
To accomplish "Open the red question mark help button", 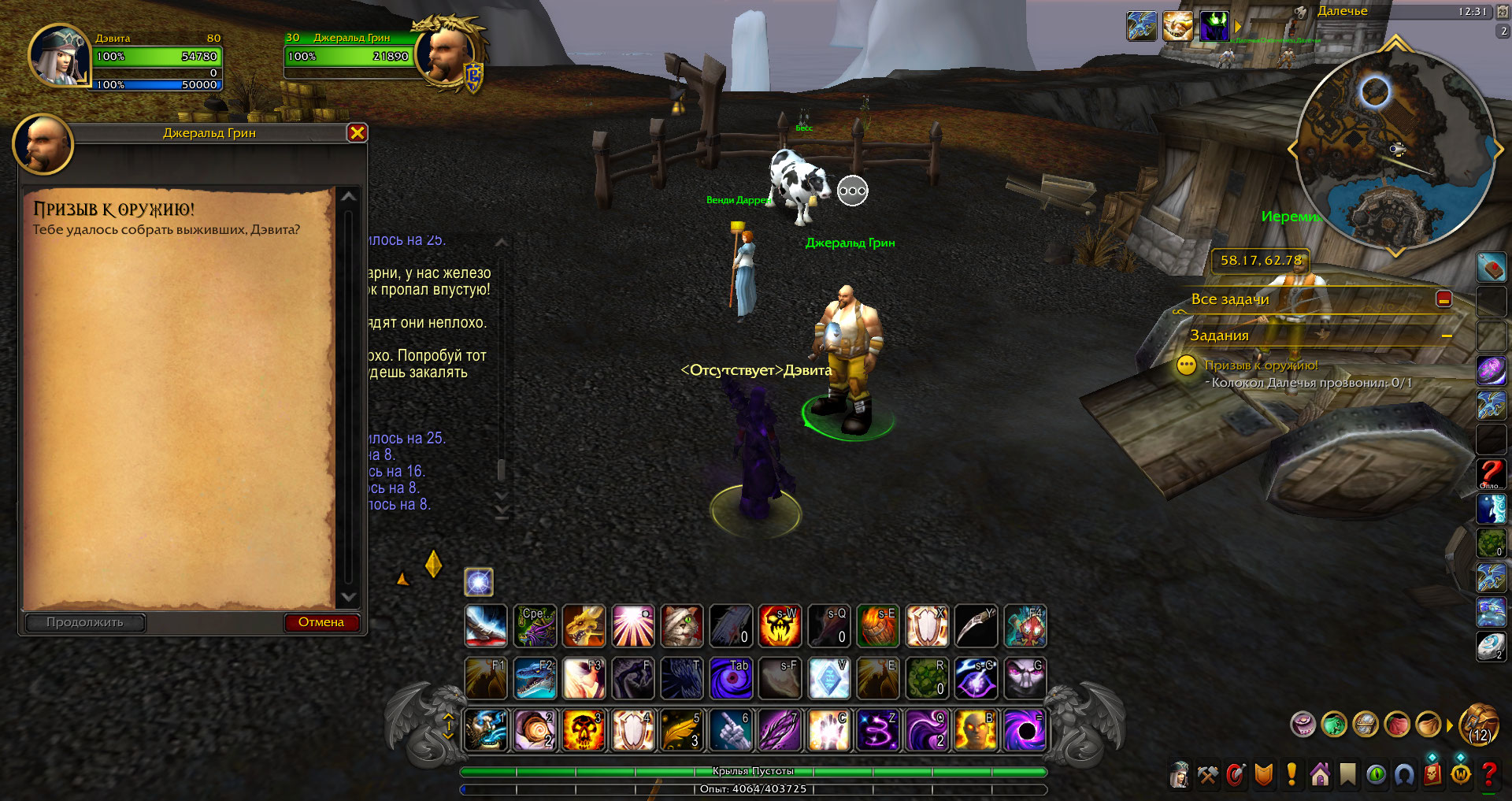I will (1489, 775).
